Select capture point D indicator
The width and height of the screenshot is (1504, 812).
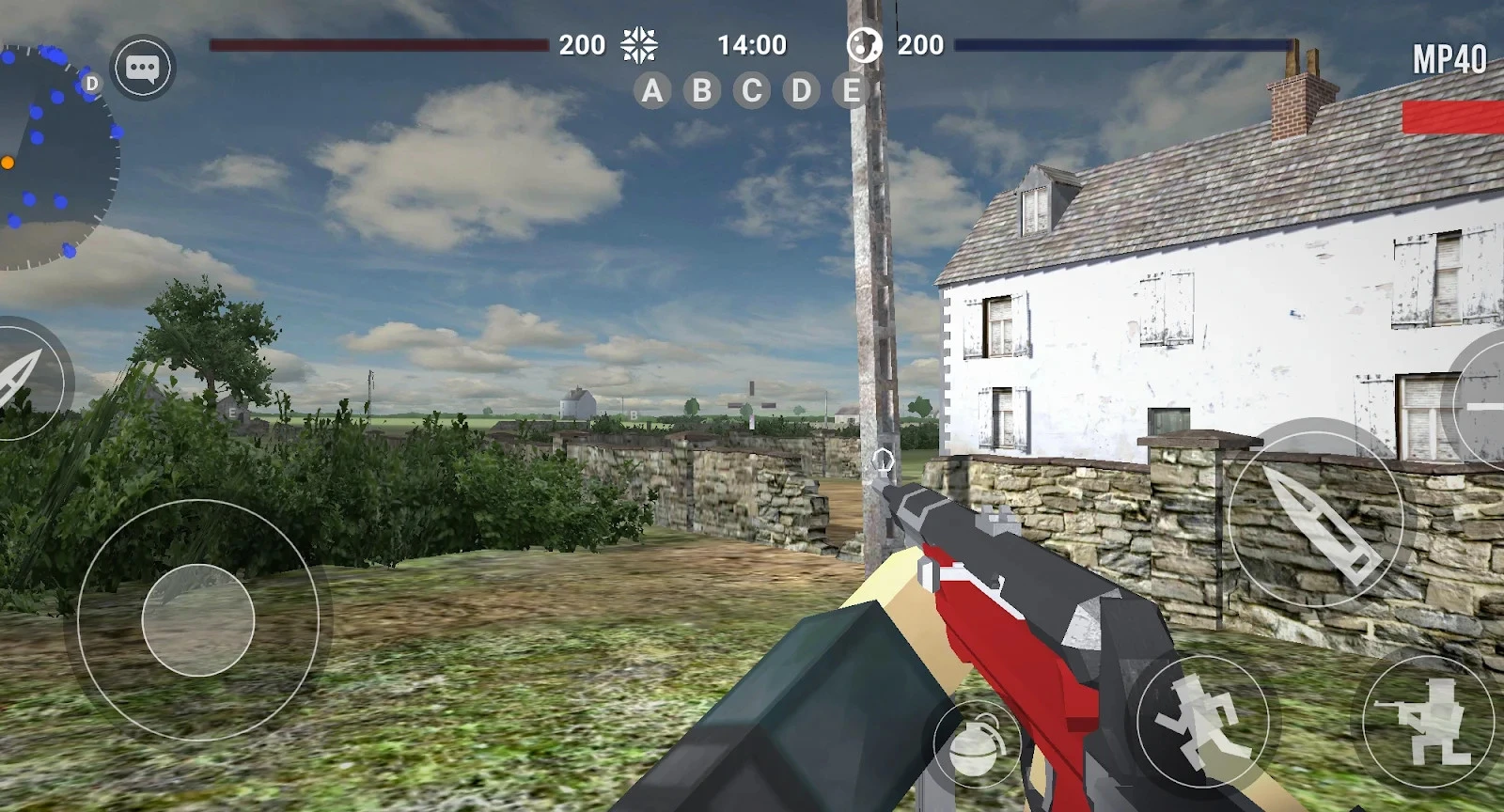tap(802, 90)
